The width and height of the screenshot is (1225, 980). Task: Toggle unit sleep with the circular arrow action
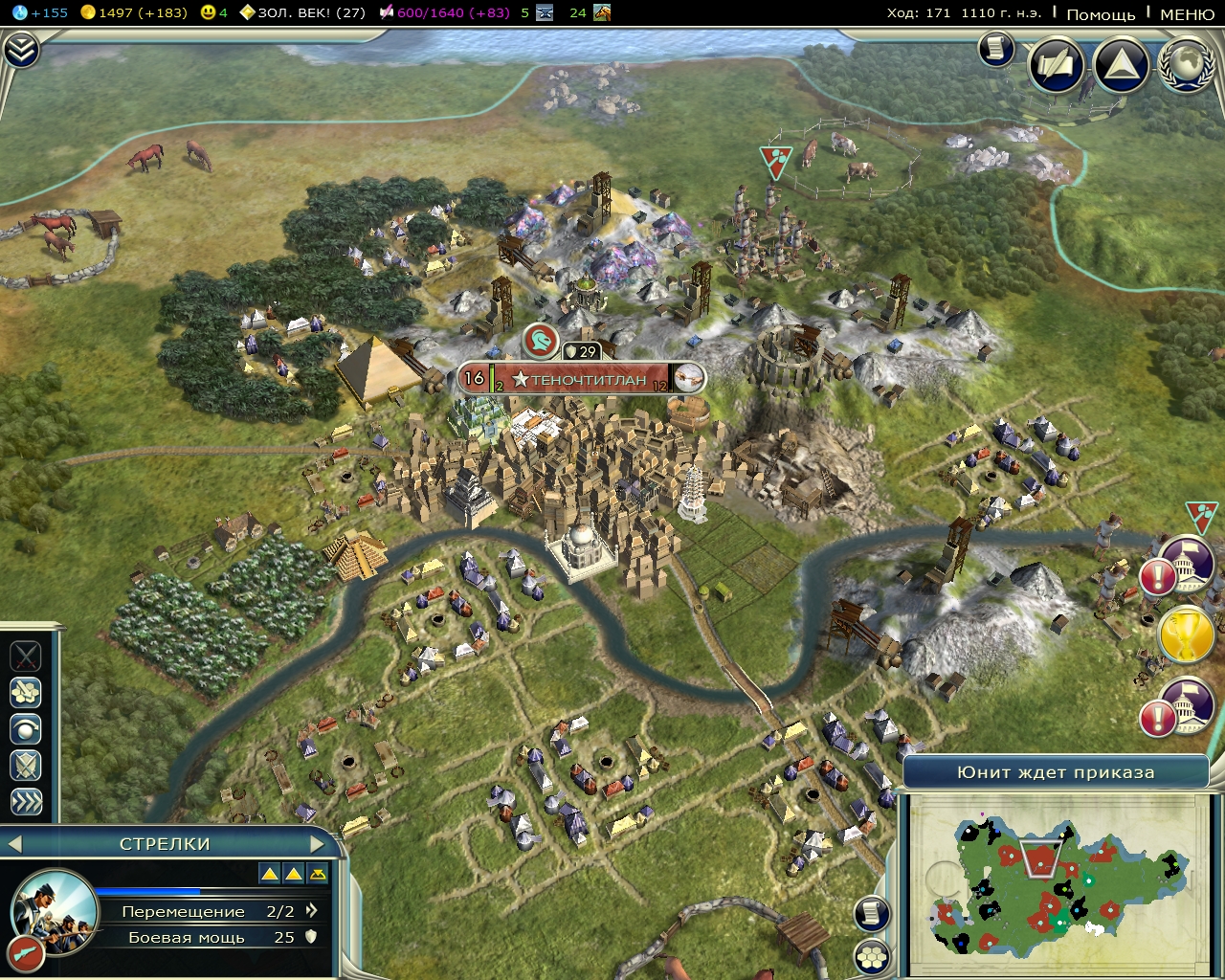coord(26,728)
